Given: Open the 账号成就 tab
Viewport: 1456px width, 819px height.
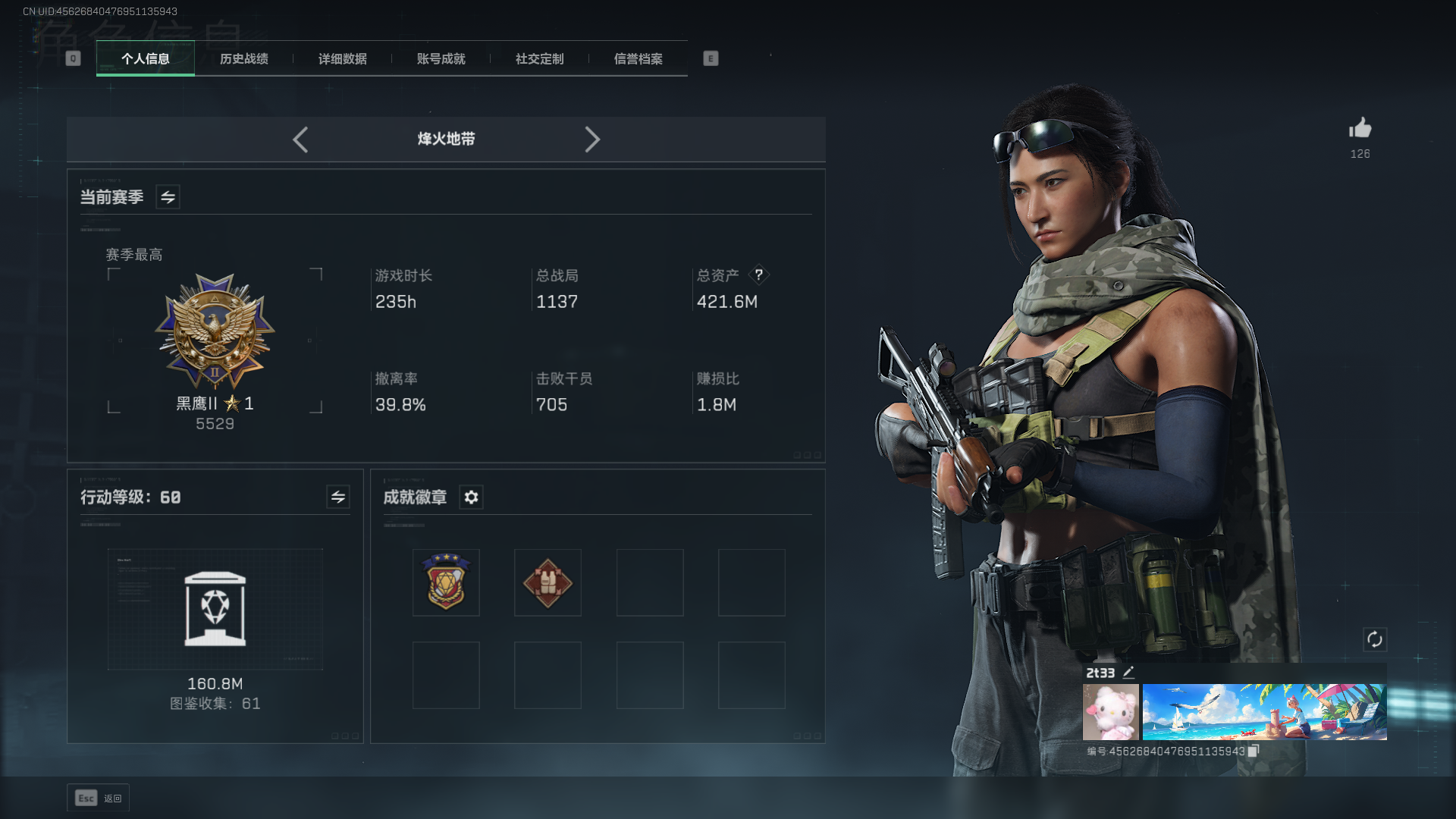Looking at the screenshot, I should (x=441, y=59).
